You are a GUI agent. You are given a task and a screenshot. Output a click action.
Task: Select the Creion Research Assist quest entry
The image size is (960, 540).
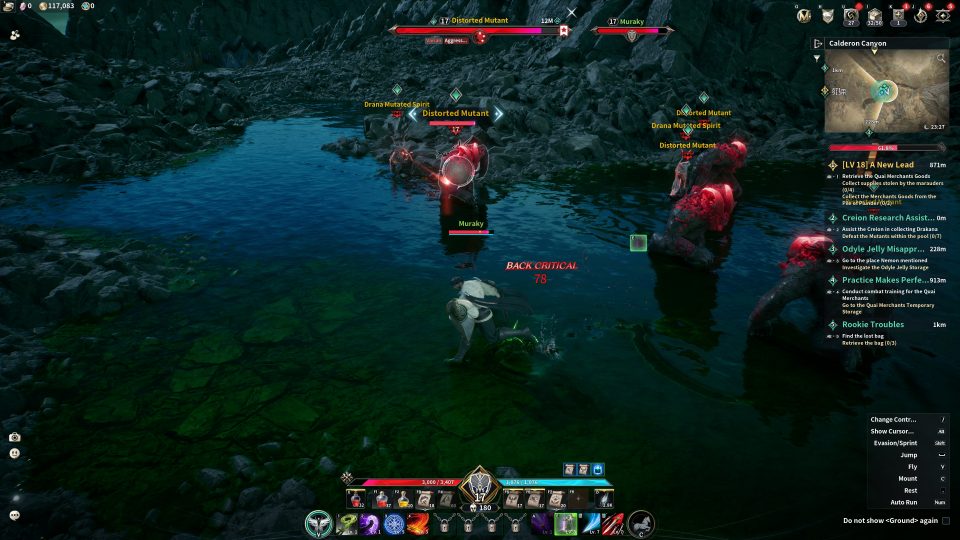tap(887, 217)
